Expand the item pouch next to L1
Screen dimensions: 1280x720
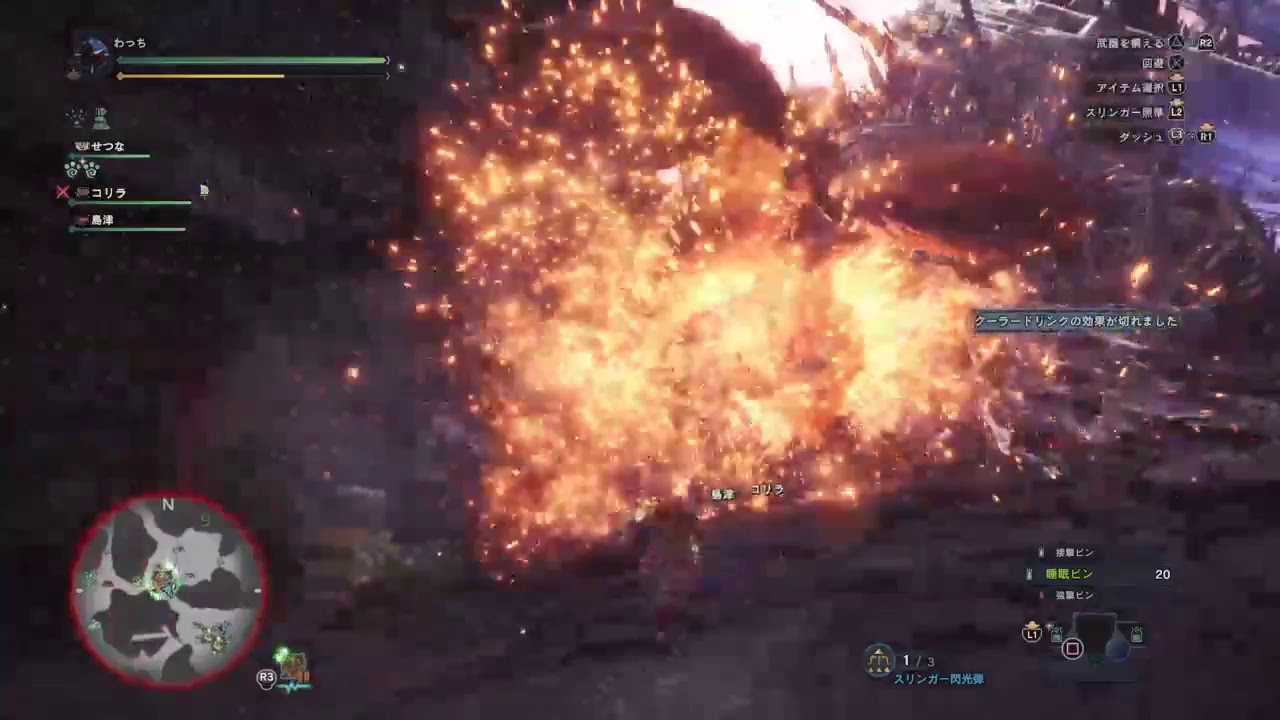1055,635
